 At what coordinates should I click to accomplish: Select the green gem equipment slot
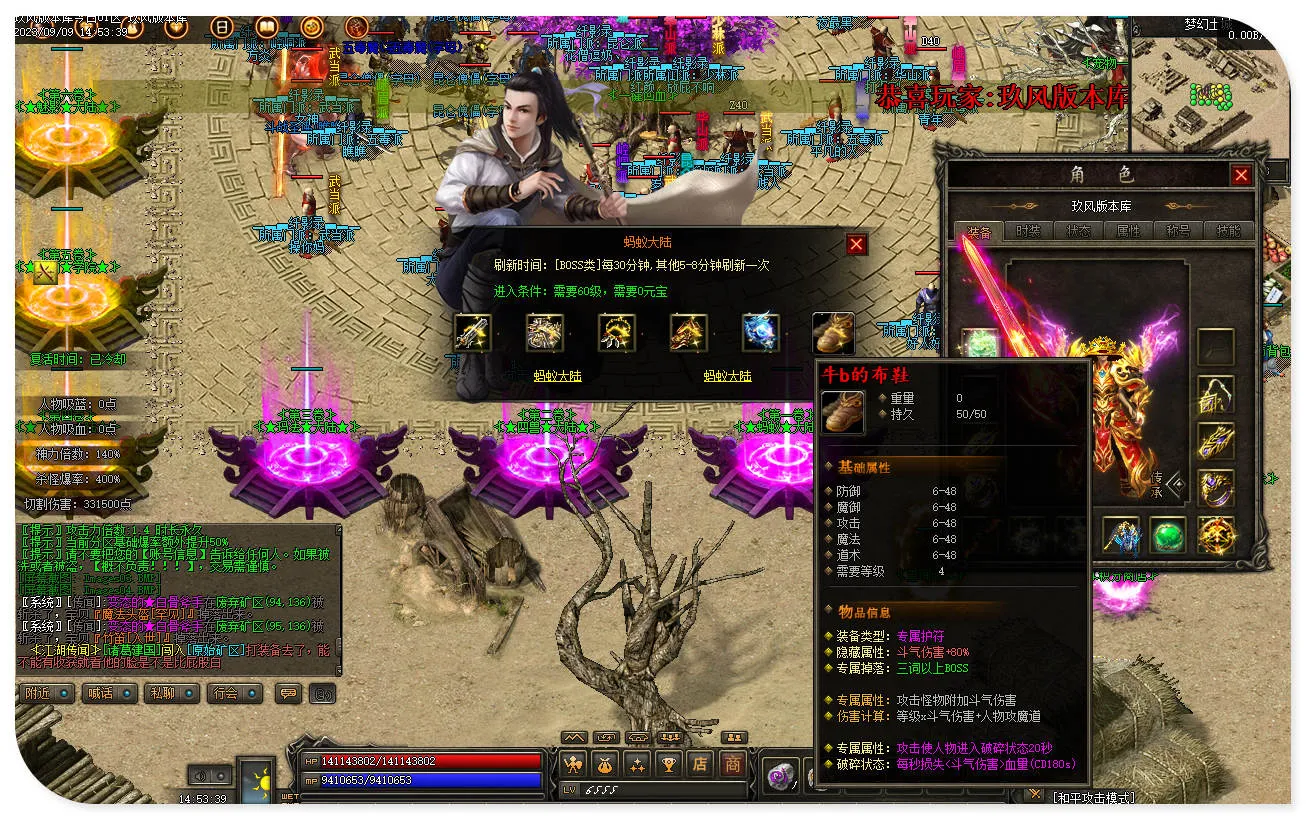(1167, 535)
